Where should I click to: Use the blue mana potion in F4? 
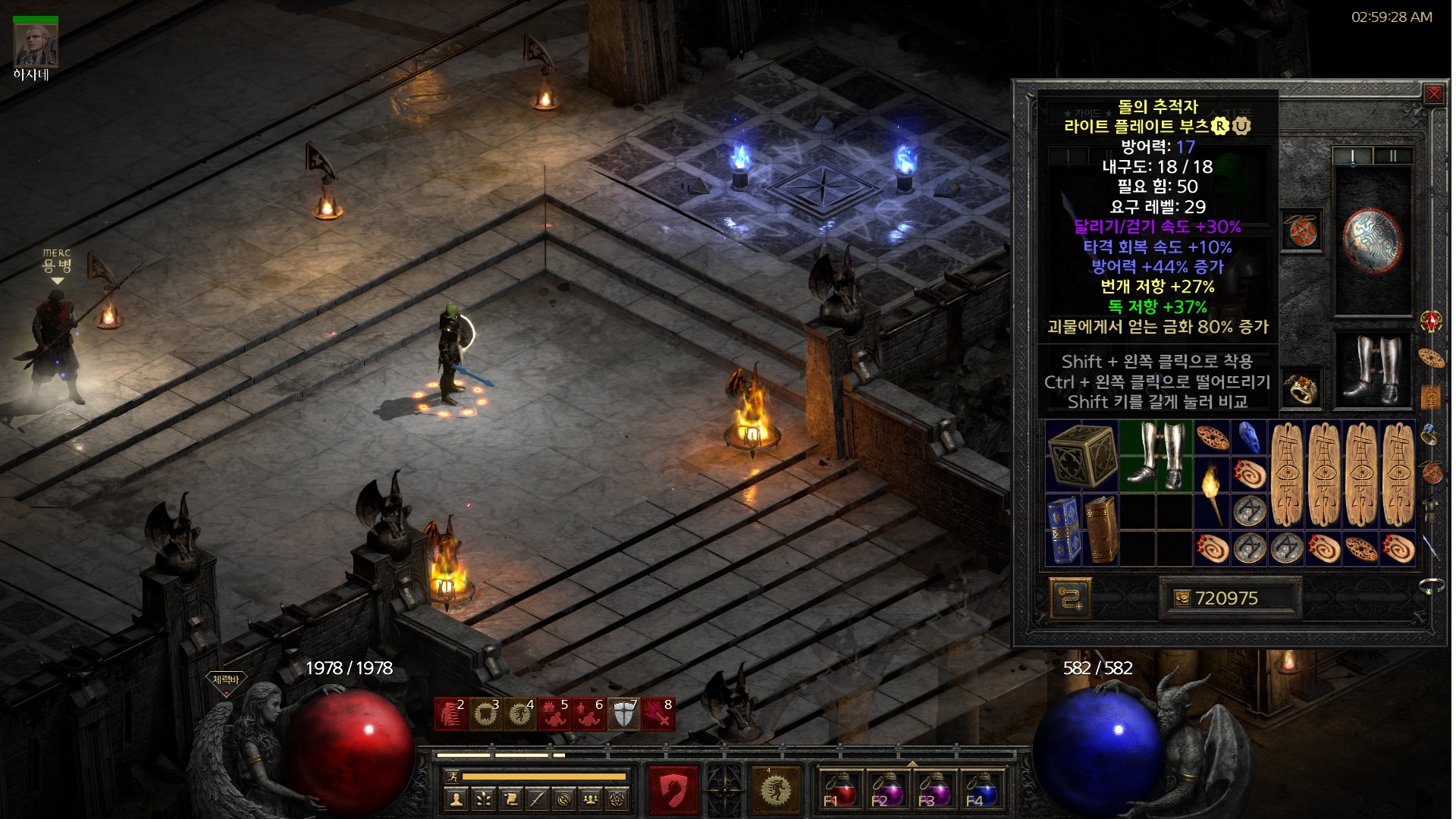coord(980,789)
